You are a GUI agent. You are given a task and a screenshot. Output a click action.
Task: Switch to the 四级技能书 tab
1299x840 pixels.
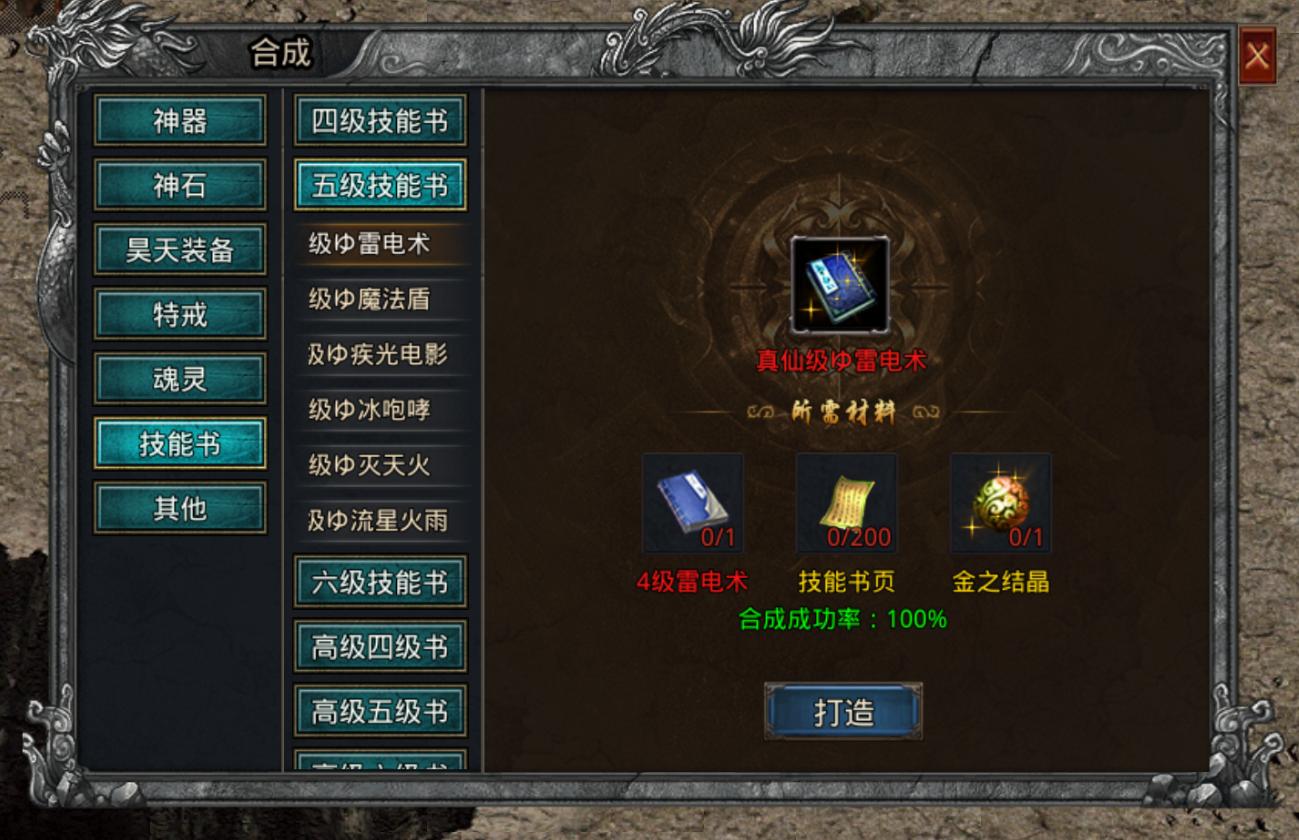(380, 120)
